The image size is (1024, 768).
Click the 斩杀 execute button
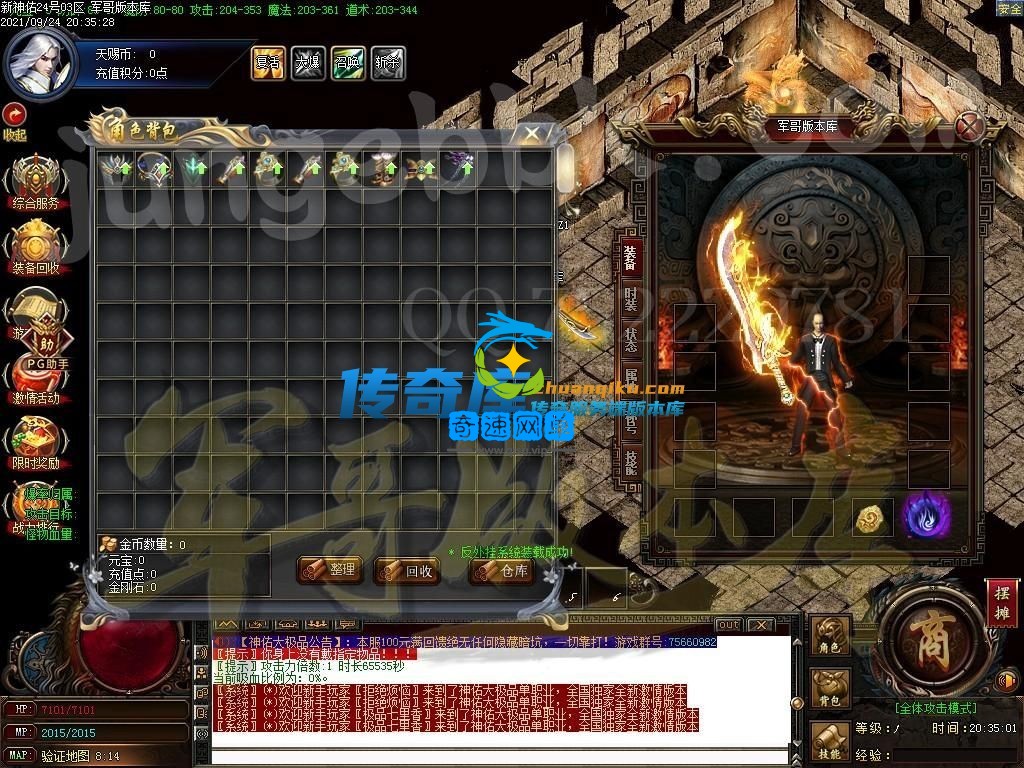pyautogui.click(x=387, y=62)
